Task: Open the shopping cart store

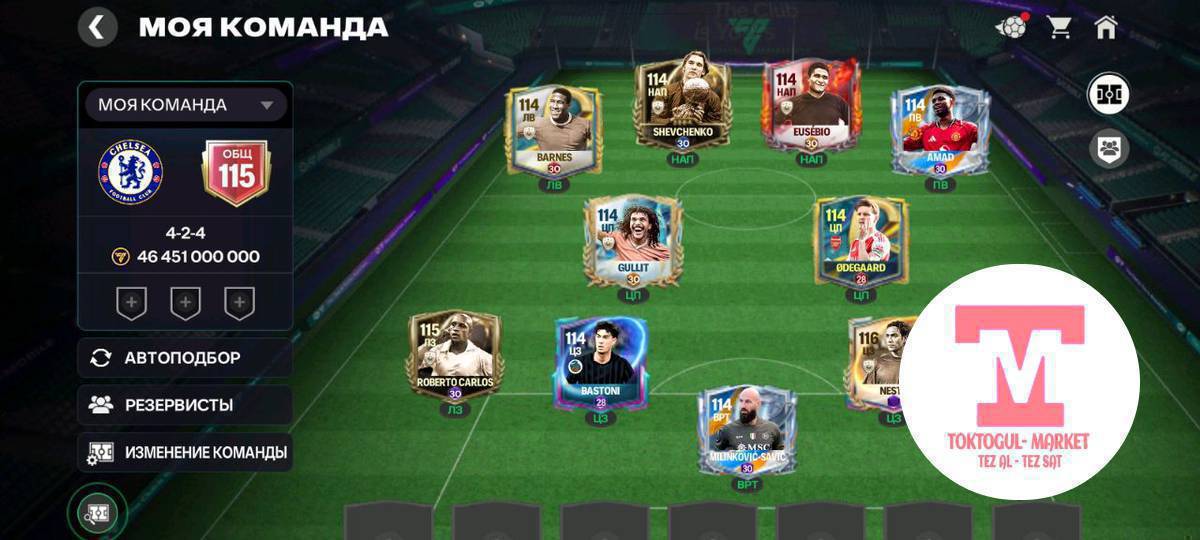Action: click(x=1059, y=27)
